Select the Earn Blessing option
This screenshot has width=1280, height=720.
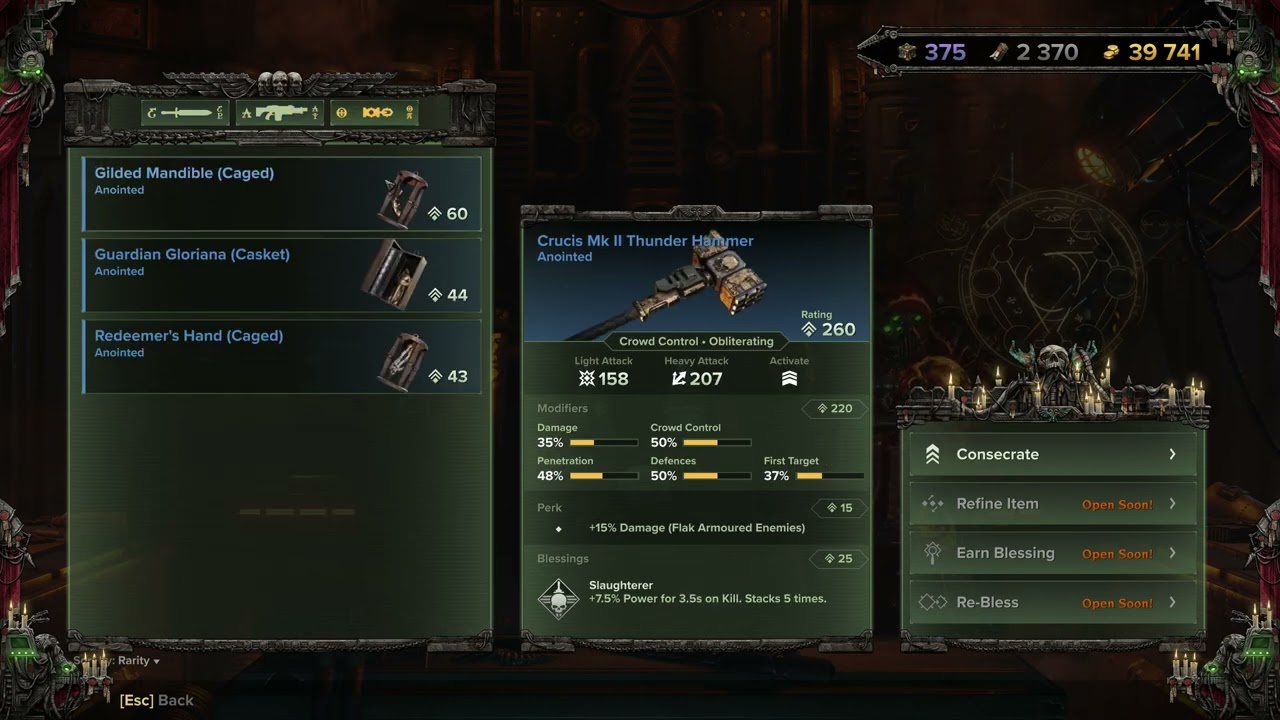pos(1053,553)
